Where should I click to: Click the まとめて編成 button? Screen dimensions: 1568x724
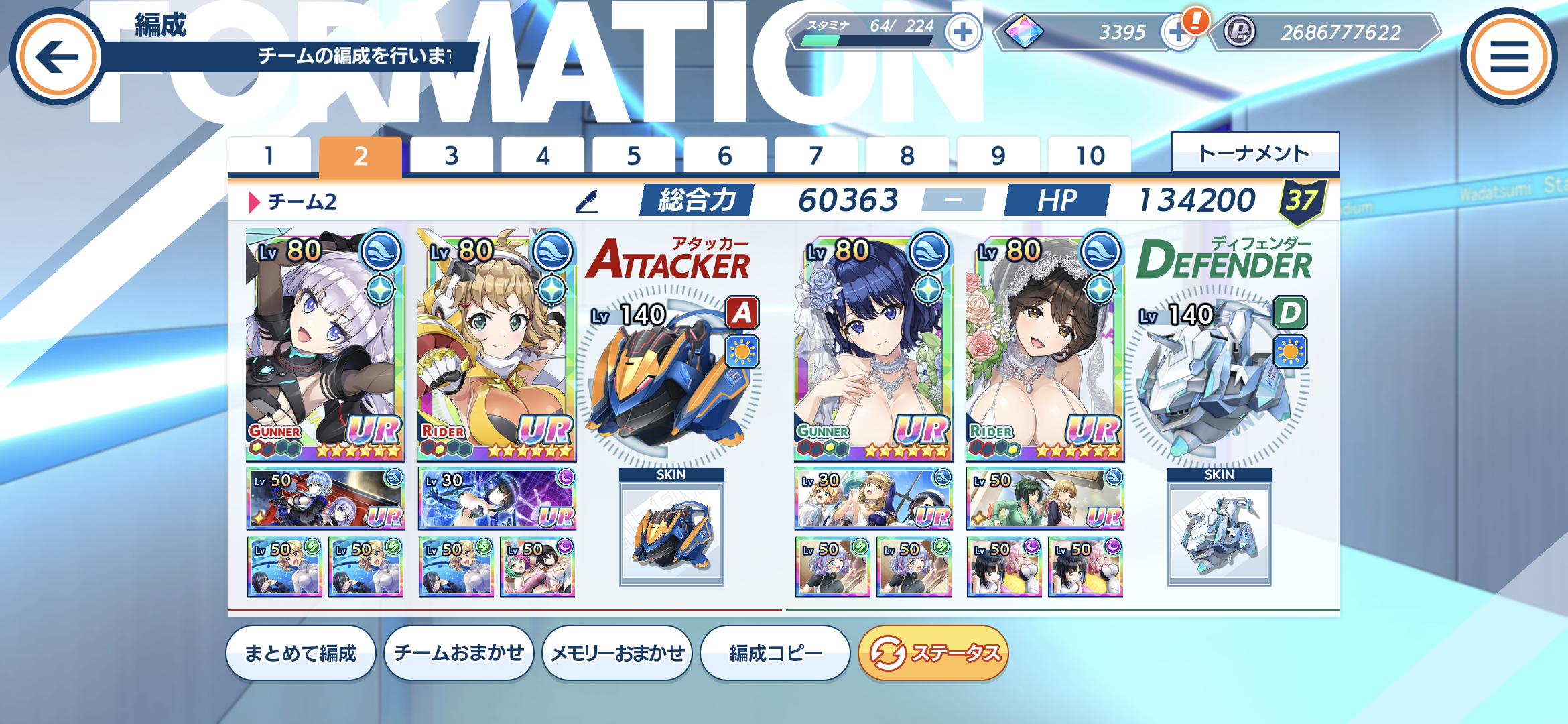300,653
